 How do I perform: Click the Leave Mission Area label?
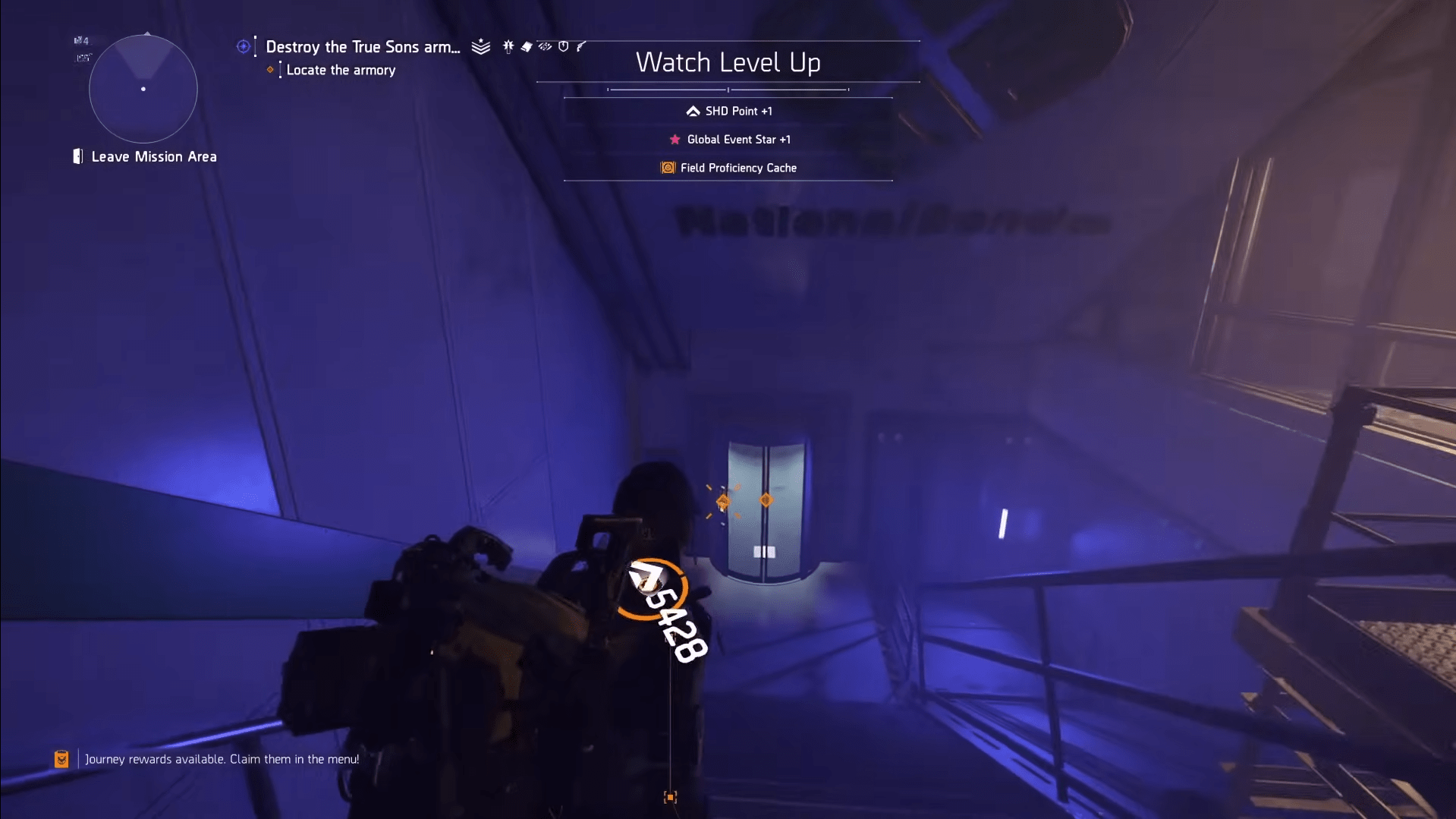coord(153,156)
